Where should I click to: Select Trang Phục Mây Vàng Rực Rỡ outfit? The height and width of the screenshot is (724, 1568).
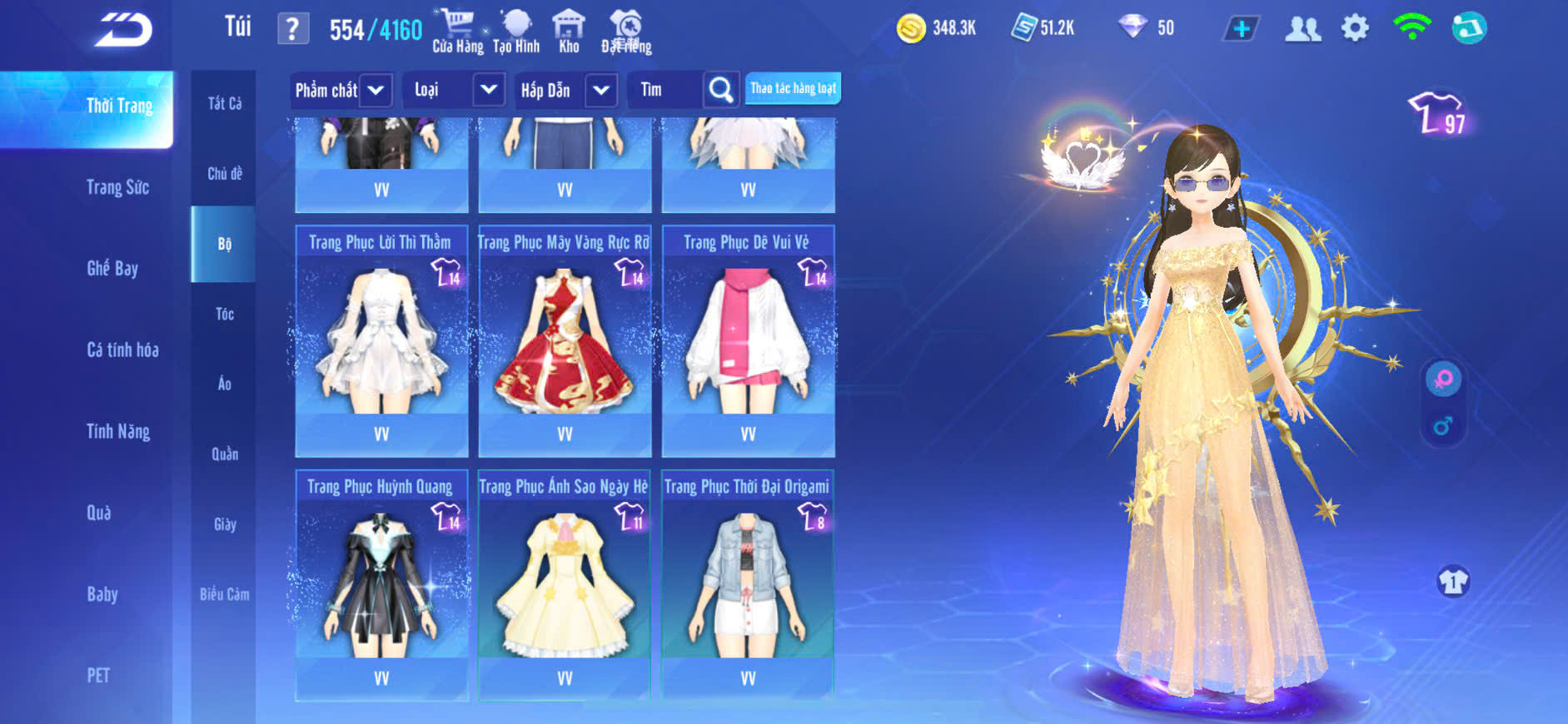click(x=565, y=341)
